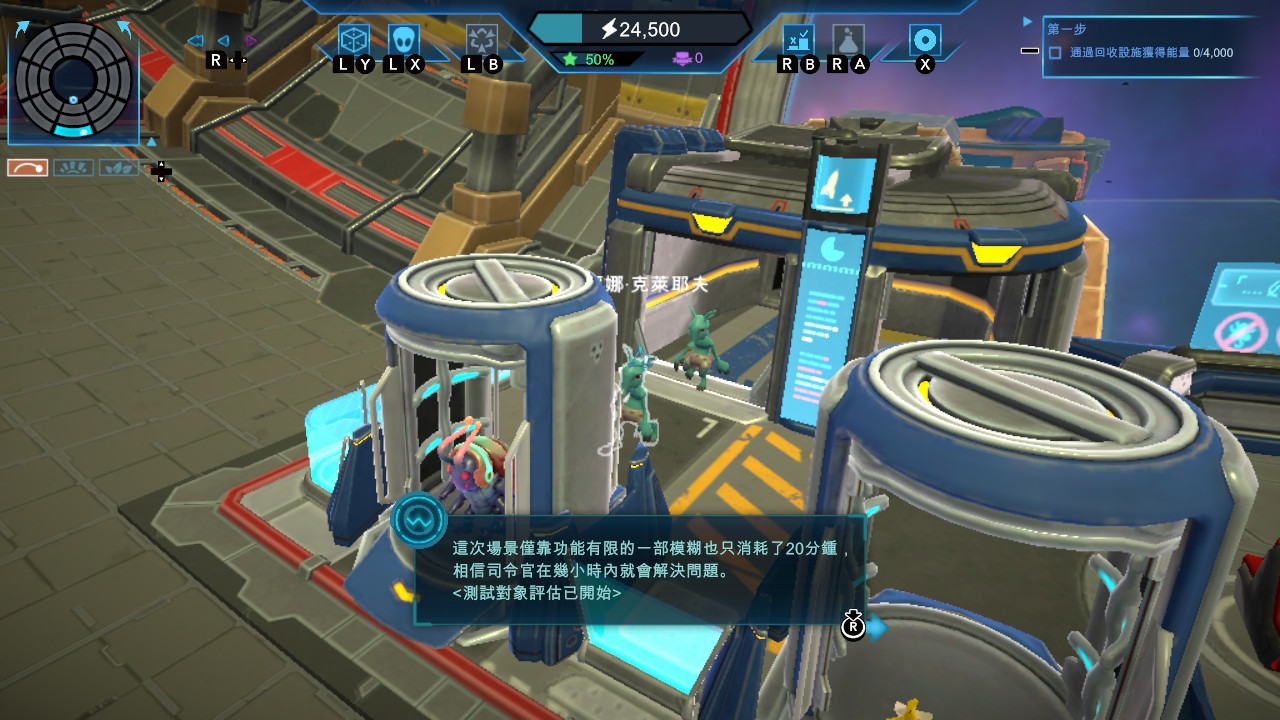Select the orange bridge filter under the minimap
Viewport: 1280px width, 720px height.
point(28,168)
